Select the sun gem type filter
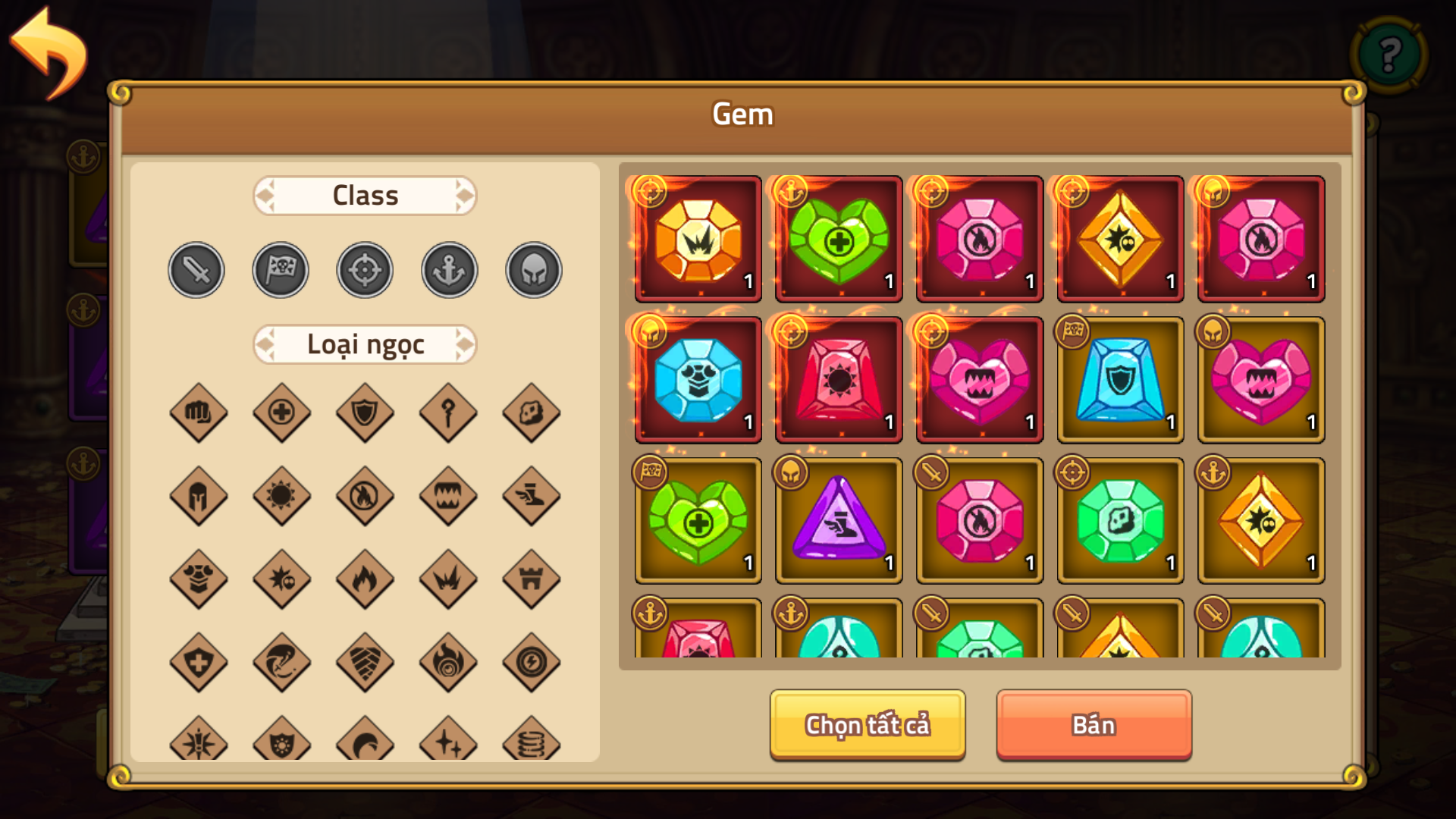Screen dimensions: 1456x819 281,497
